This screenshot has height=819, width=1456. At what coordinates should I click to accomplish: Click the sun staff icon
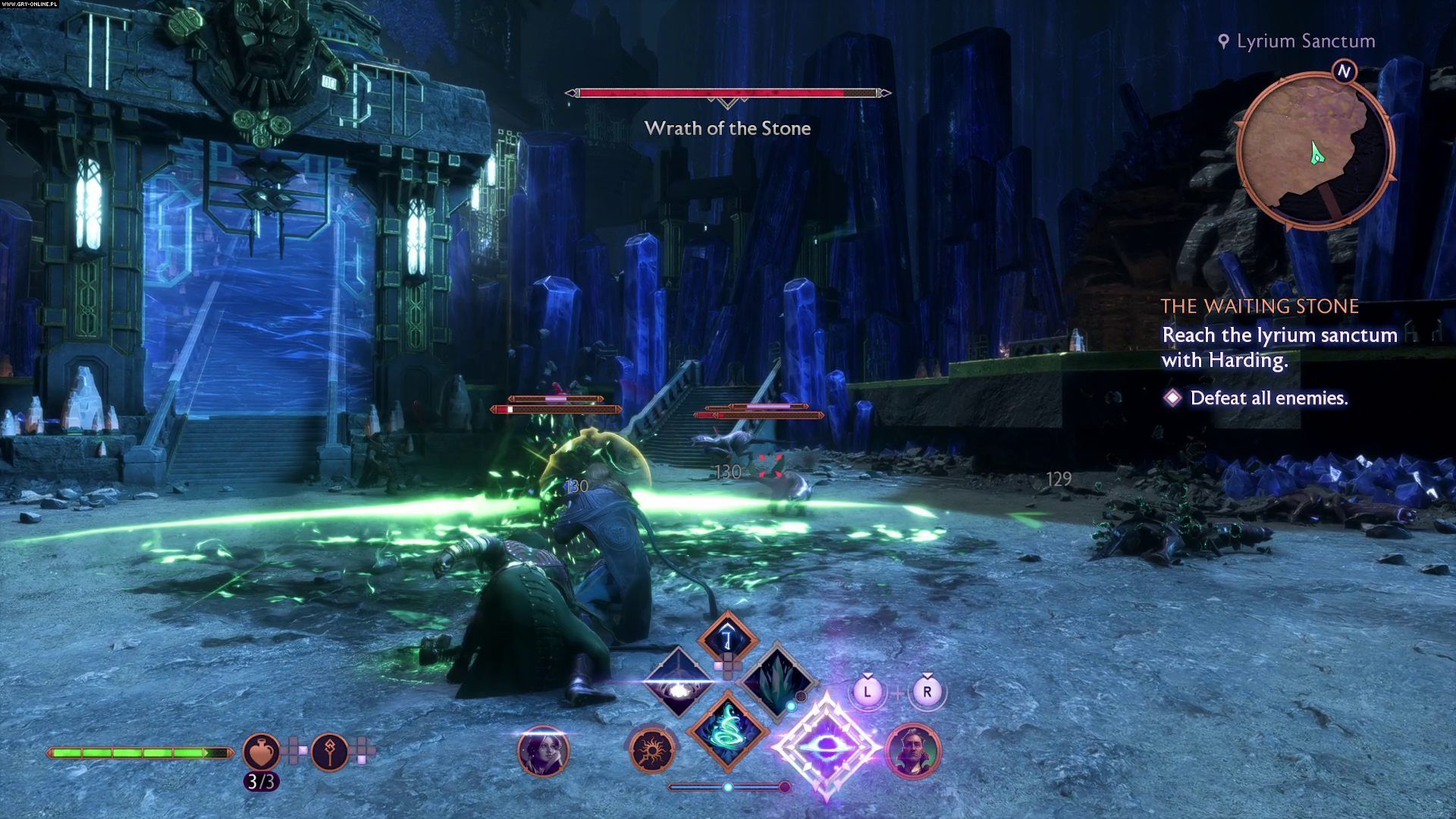[x=651, y=751]
